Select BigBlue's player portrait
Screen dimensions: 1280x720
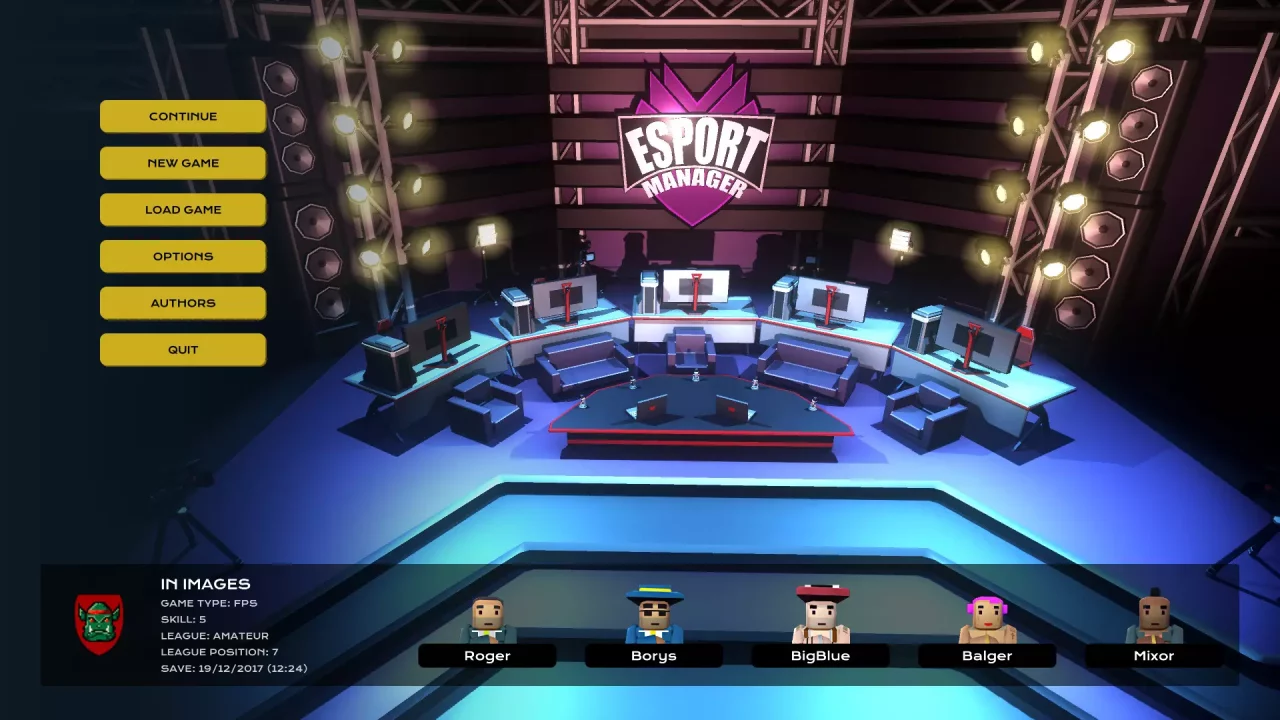click(x=820, y=615)
